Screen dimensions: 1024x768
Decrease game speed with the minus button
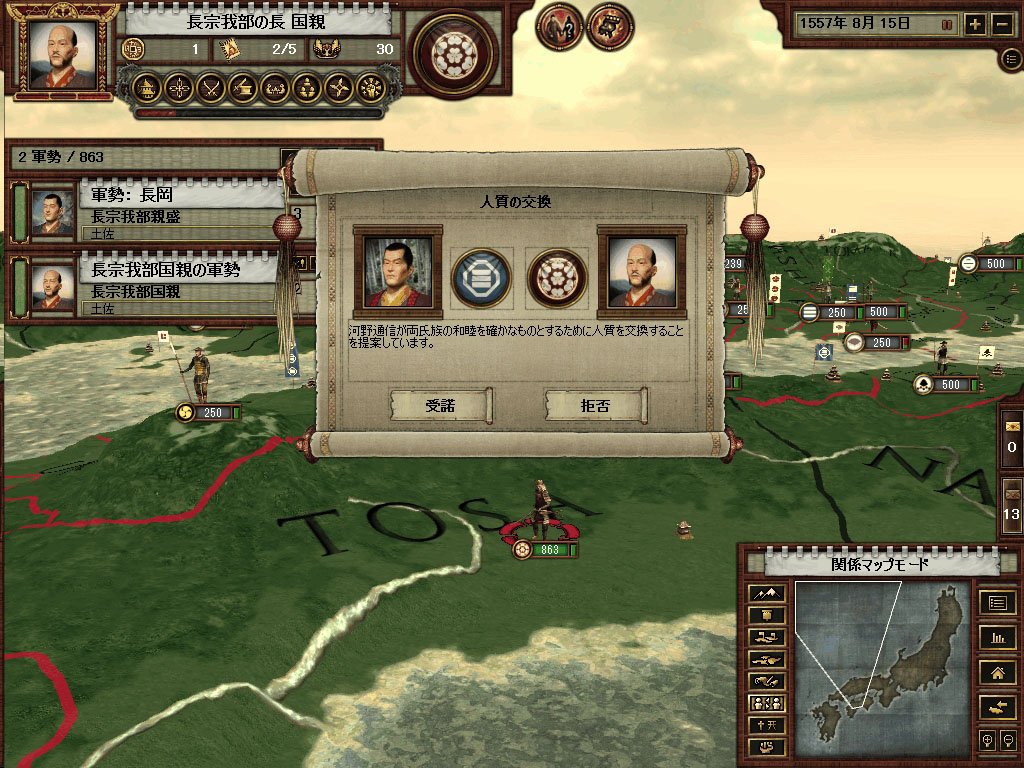1002,25
